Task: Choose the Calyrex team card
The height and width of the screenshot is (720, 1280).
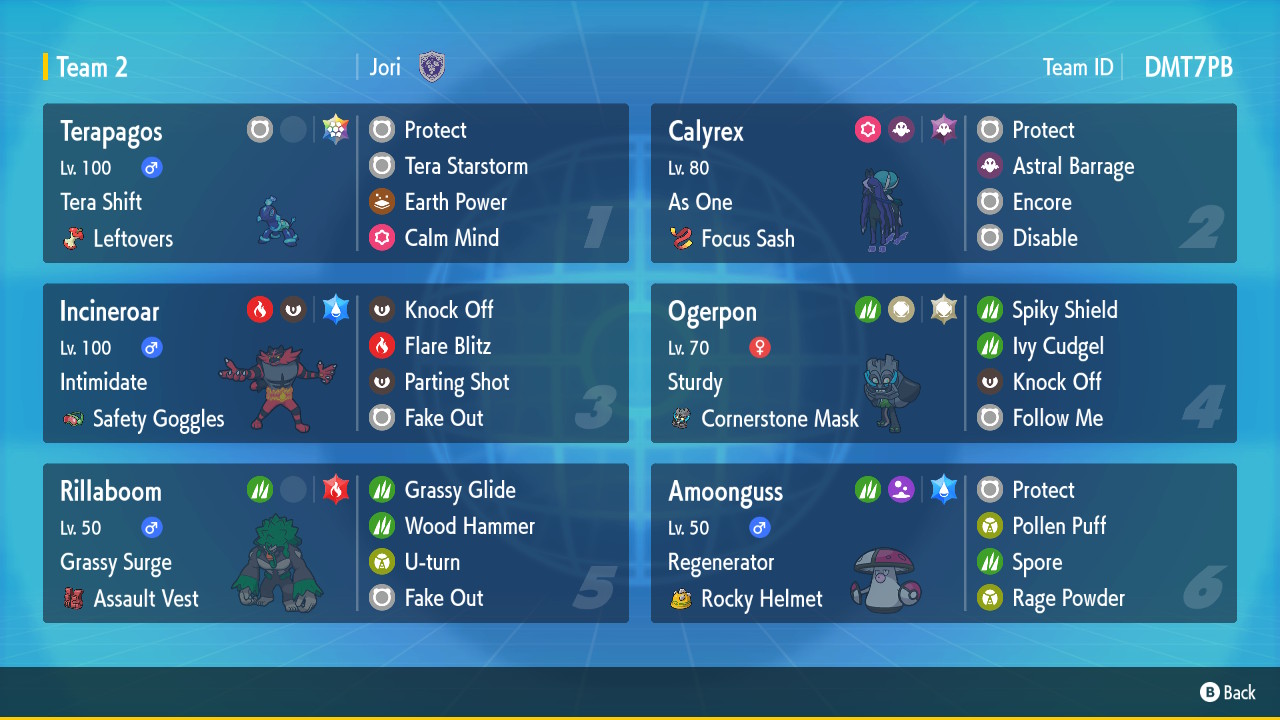Action: tap(943, 183)
